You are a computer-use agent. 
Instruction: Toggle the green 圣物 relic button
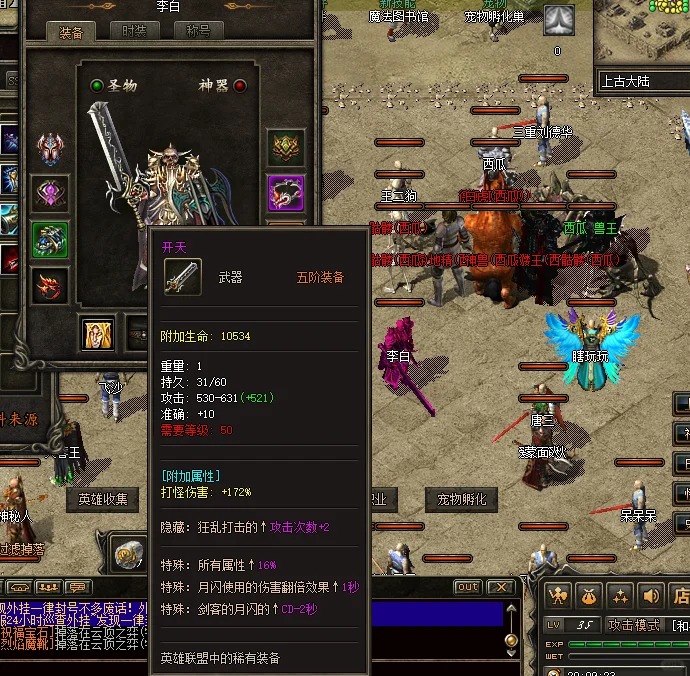[x=97, y=86]
